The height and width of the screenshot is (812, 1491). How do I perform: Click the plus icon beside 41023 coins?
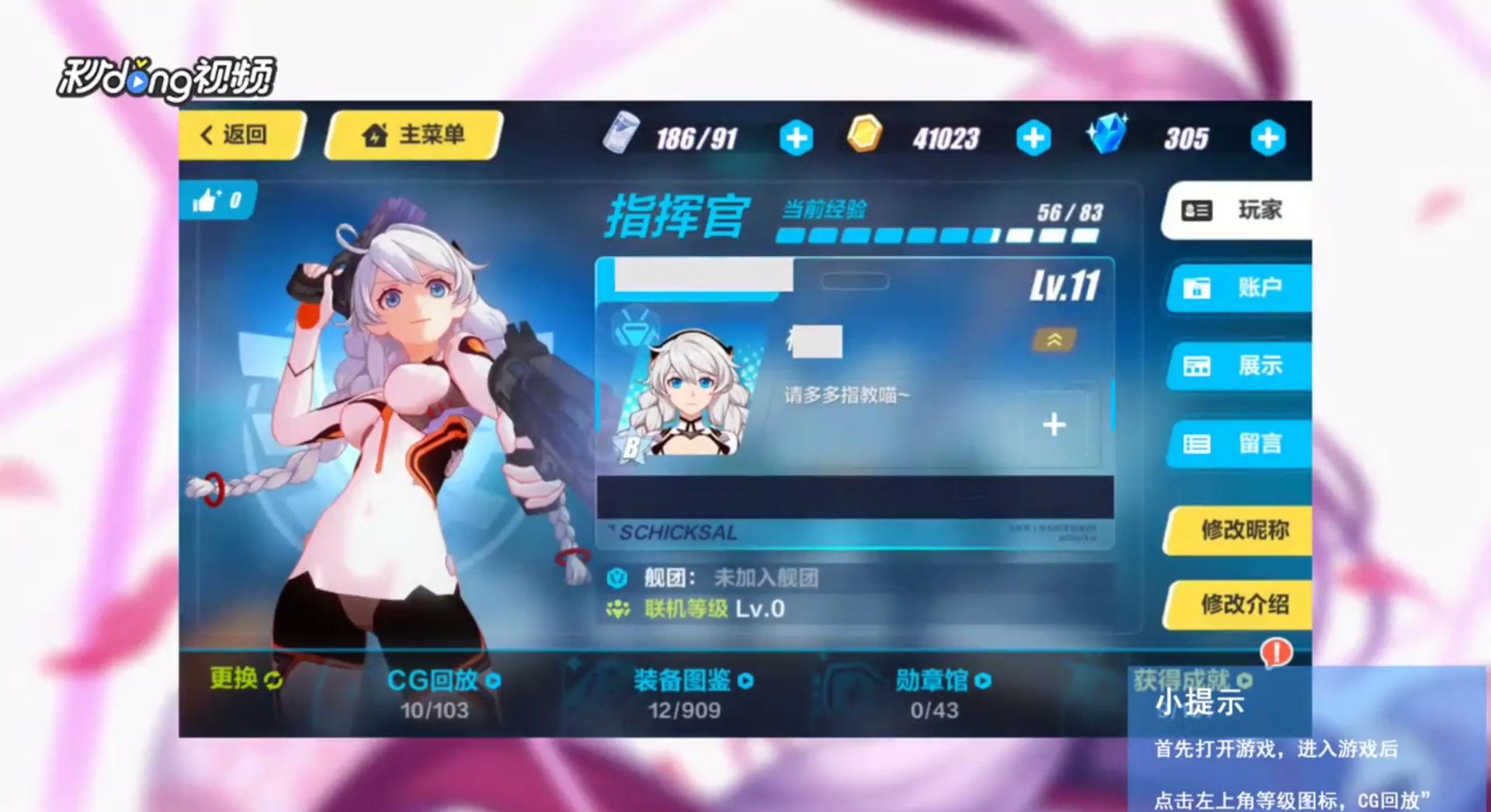coord(1033,137)
